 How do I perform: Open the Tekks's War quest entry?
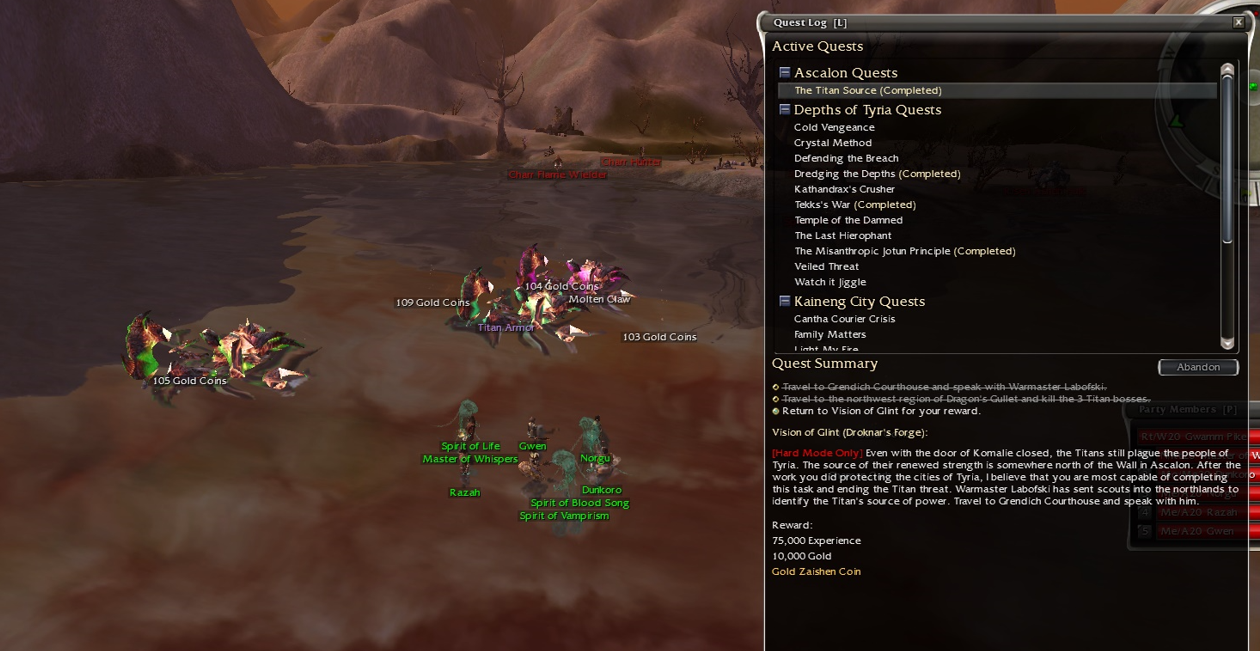tap(854, 205)
